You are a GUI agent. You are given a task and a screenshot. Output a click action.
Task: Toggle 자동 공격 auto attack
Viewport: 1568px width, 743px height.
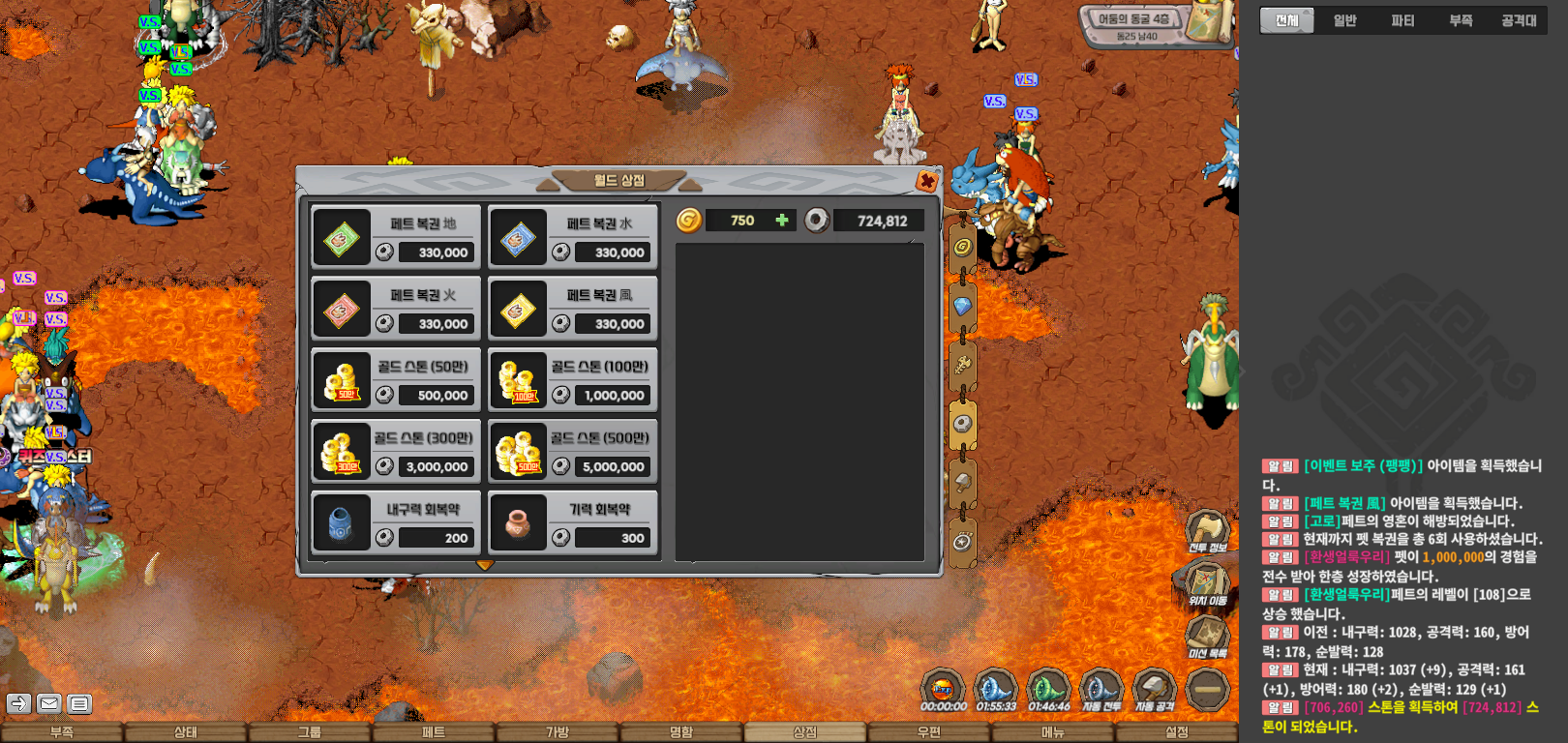coord(1154,691)
